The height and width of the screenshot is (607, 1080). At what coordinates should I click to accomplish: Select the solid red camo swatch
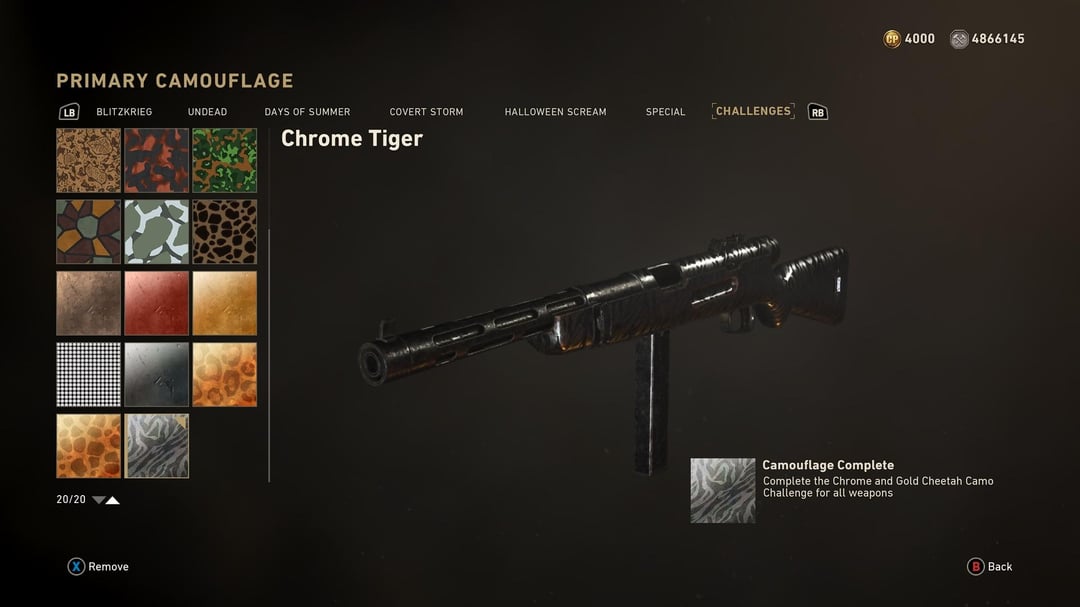[x=157, y=303]
